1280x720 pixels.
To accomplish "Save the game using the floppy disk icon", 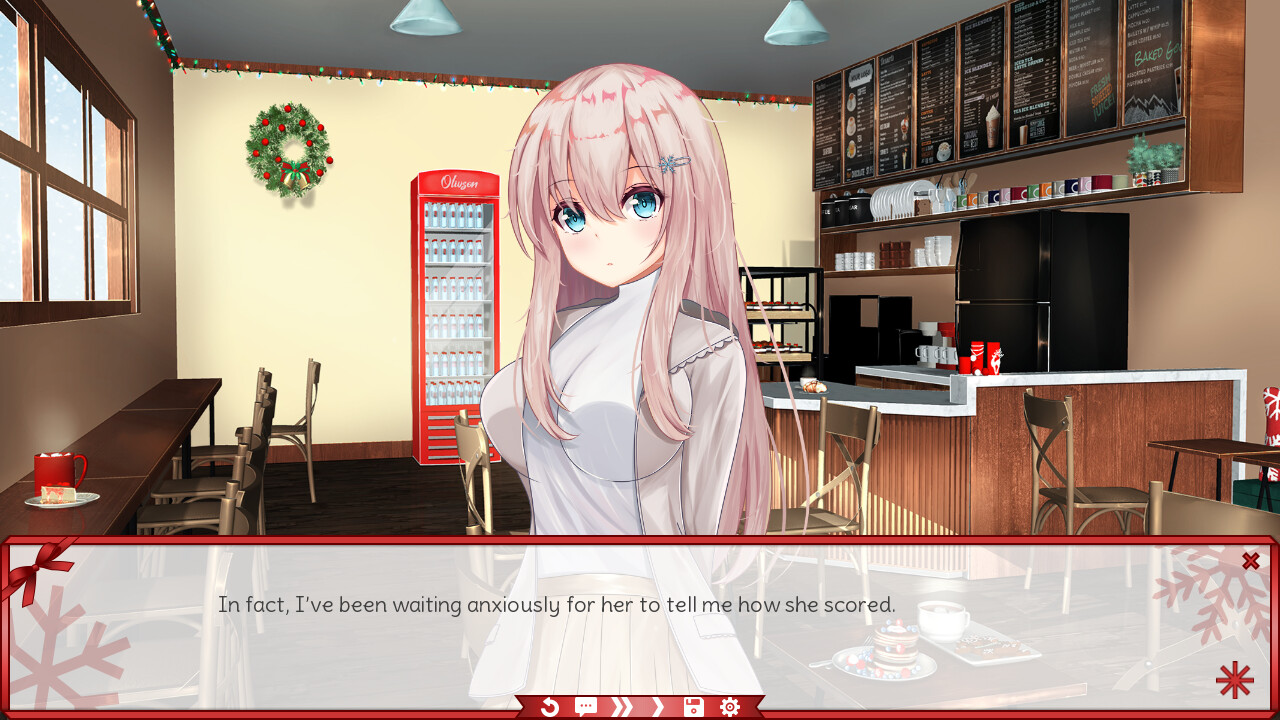I will click(x=693, y=706).
